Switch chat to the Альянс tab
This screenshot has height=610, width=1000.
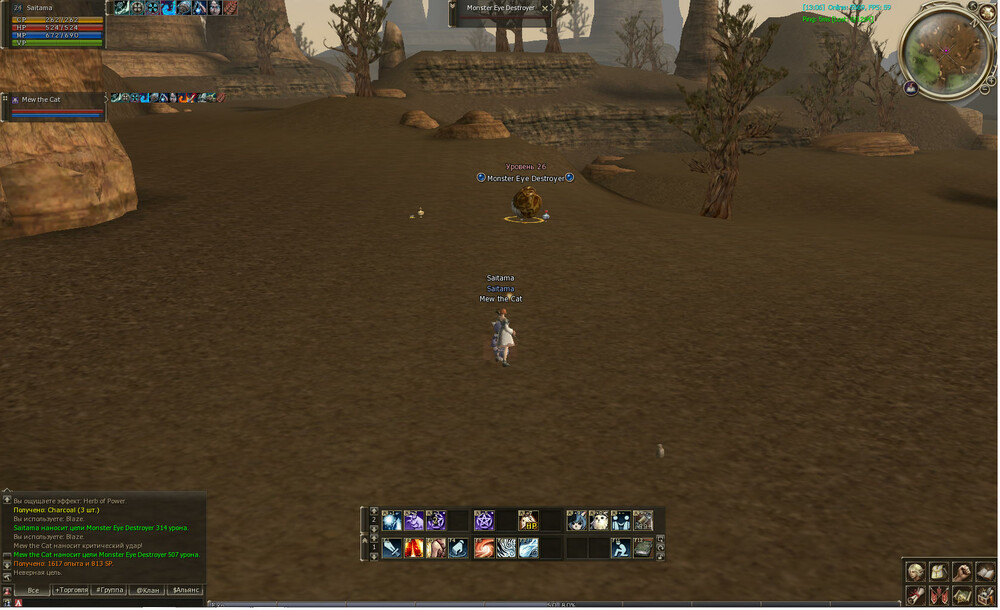click(185, 590)
